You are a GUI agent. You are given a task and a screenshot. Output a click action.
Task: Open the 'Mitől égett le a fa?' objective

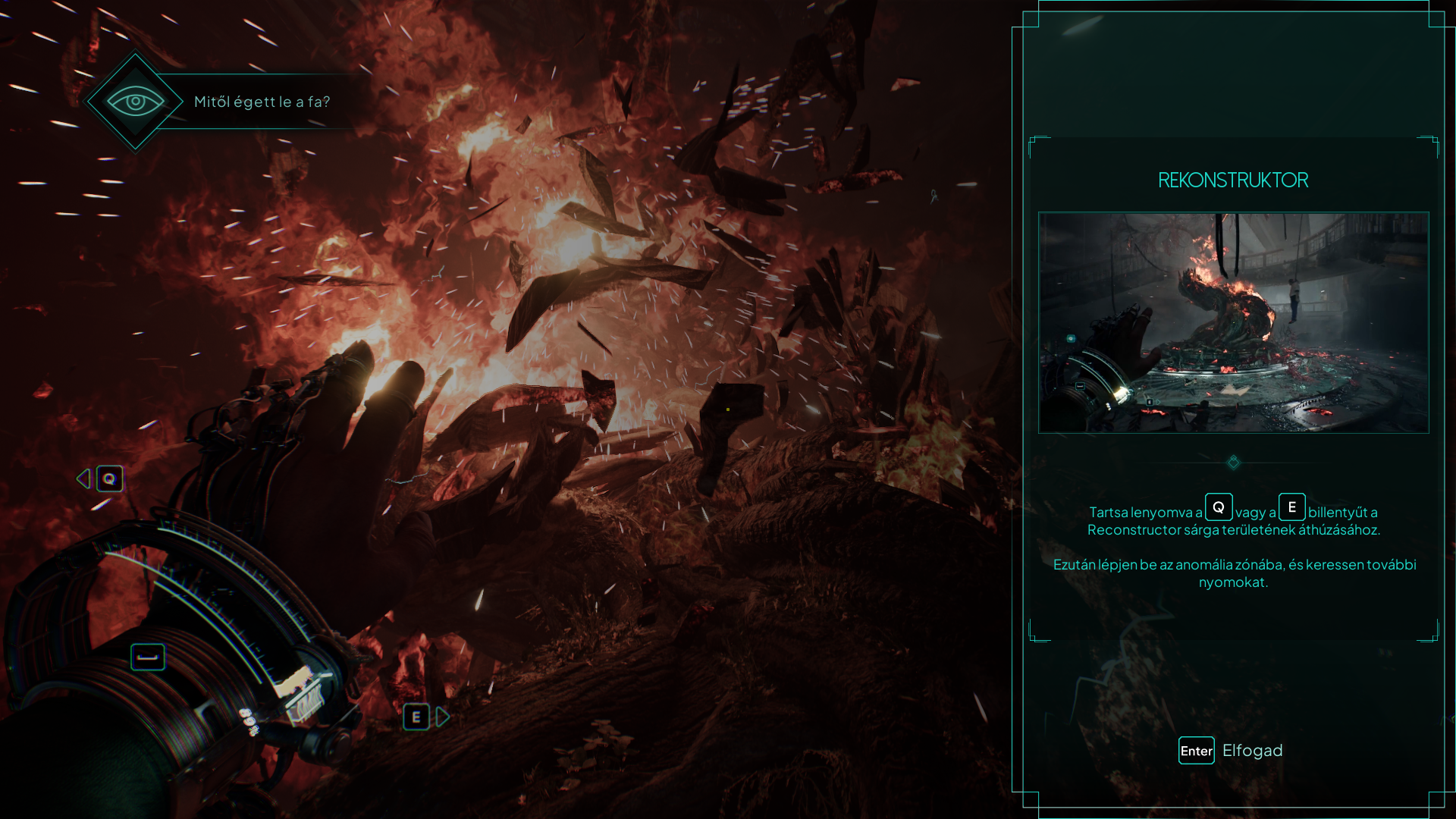tap(262, 102)
